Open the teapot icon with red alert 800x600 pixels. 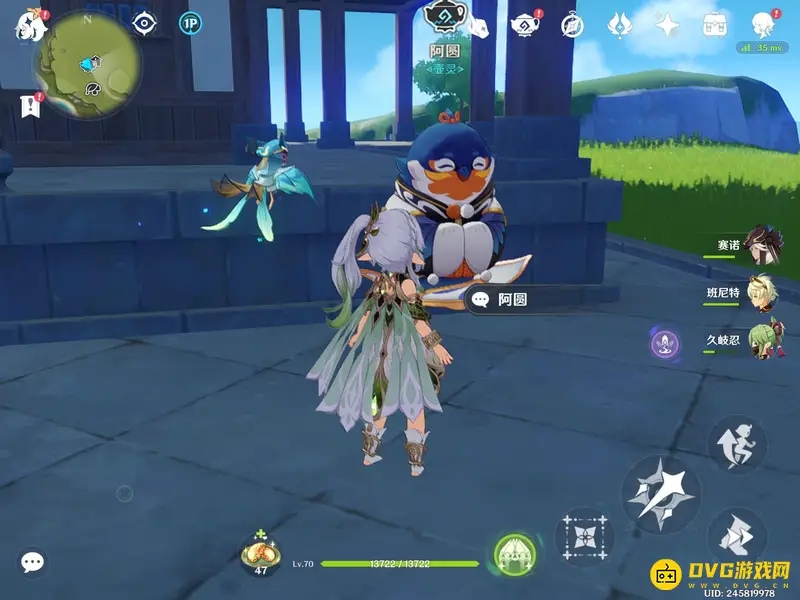(x=523, y=24)
